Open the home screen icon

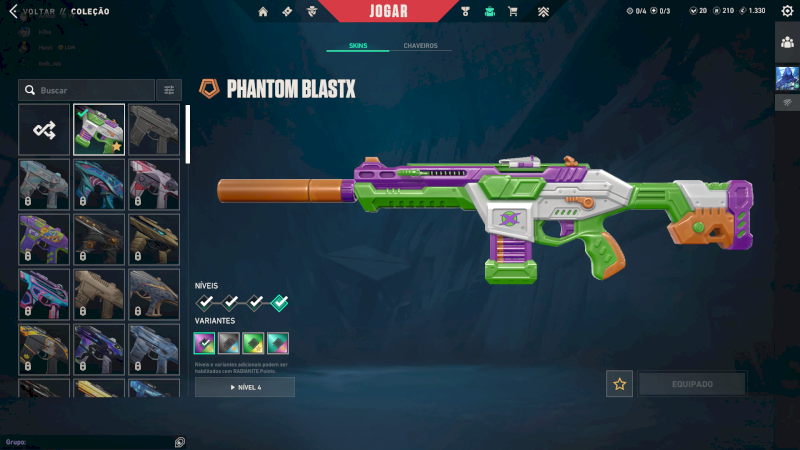coord(263,12)
